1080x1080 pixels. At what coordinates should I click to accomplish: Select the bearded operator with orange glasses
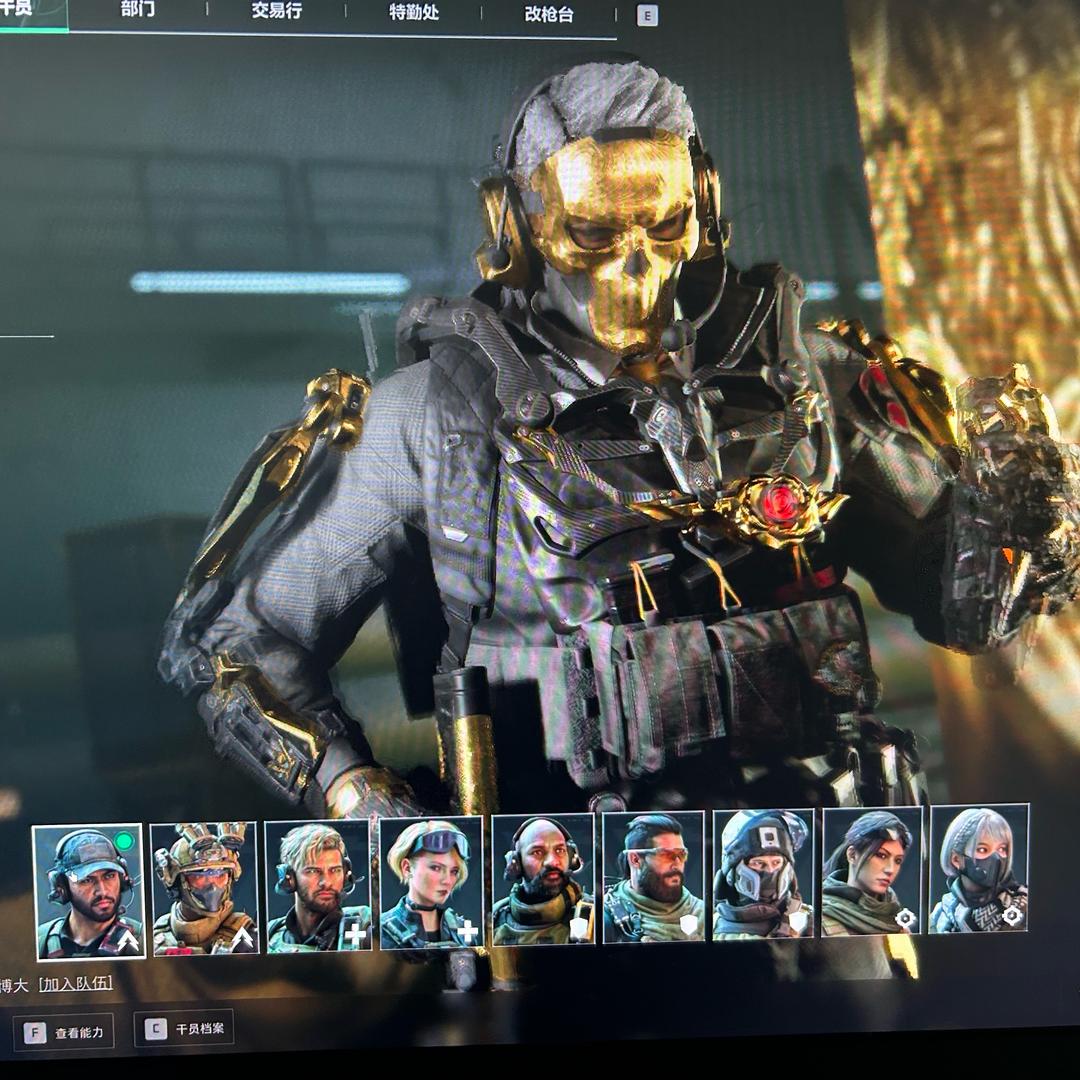point(655,877)
